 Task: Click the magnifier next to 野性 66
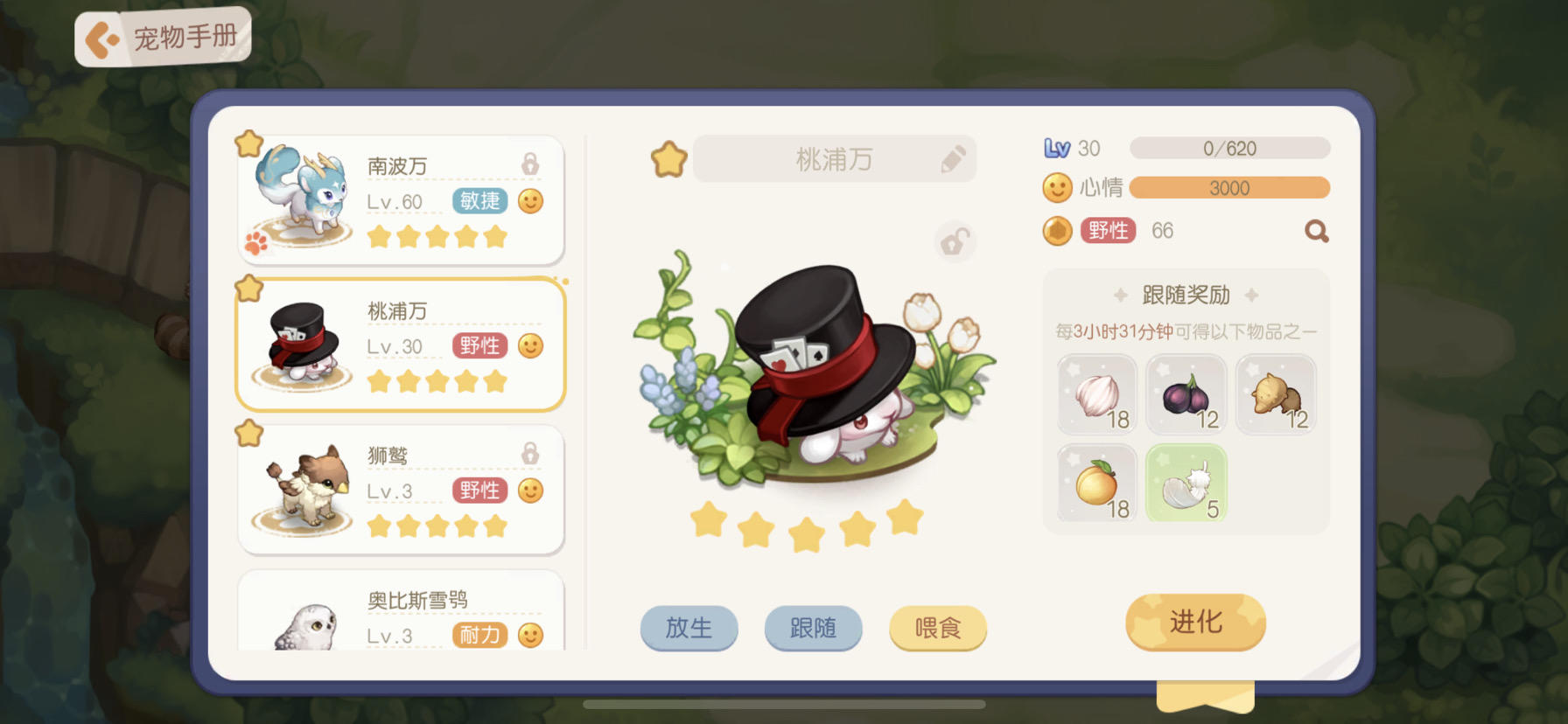1316,230
